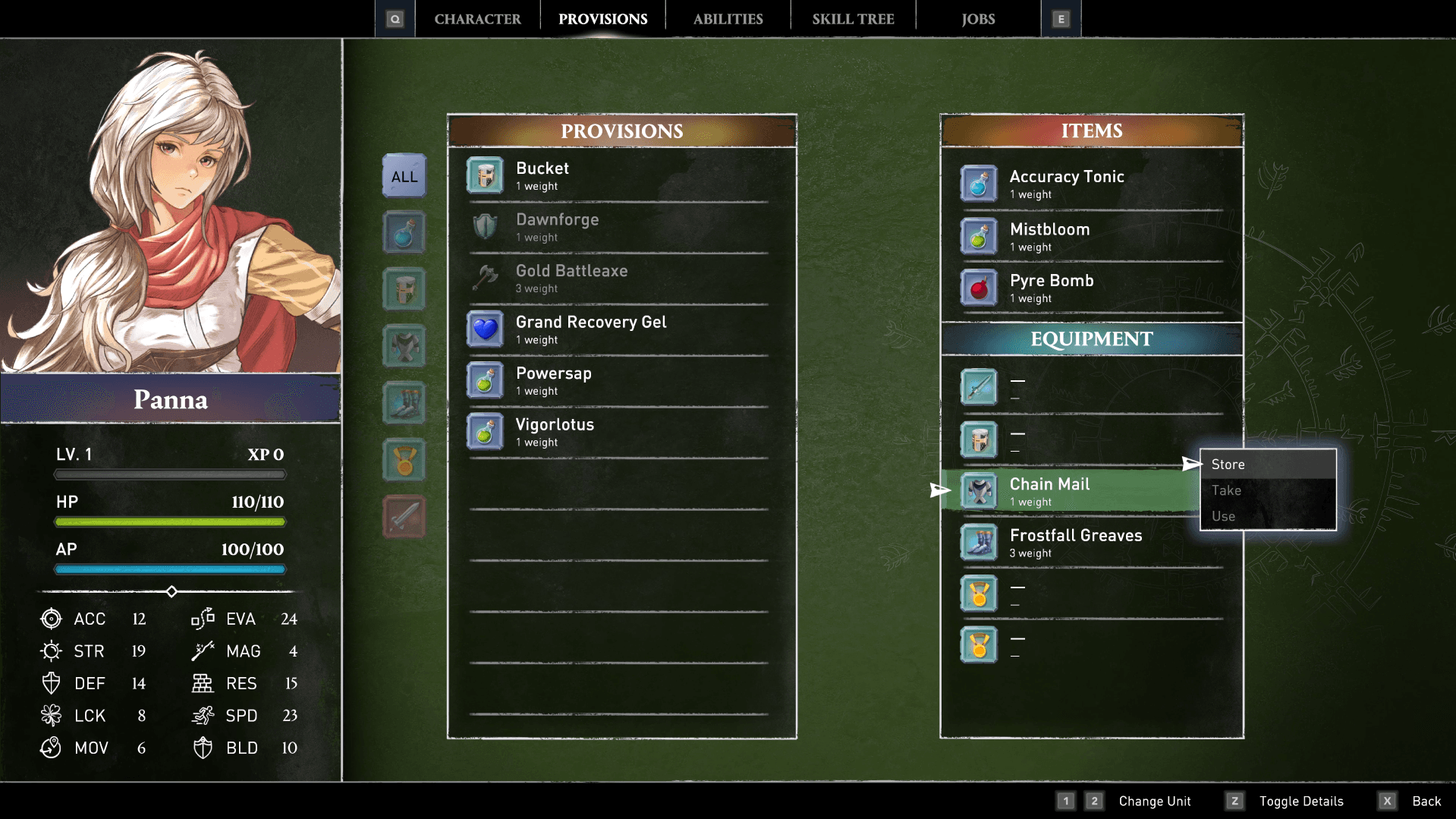Click the Bucket provision icon

[x=486, y=175]
